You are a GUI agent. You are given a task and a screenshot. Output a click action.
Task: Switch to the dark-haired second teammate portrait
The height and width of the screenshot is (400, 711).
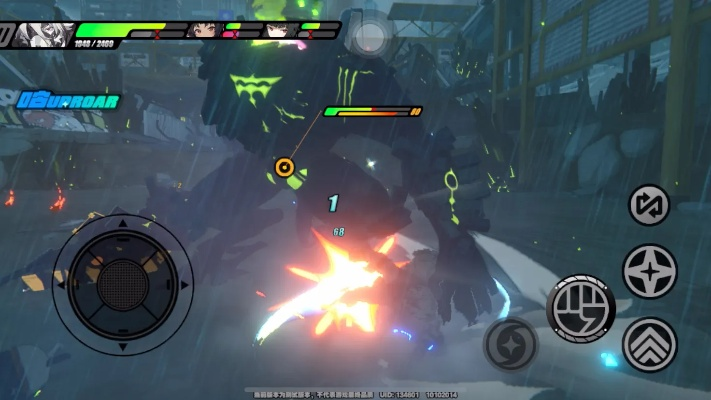pyautogui.click(x=204, y=30)
